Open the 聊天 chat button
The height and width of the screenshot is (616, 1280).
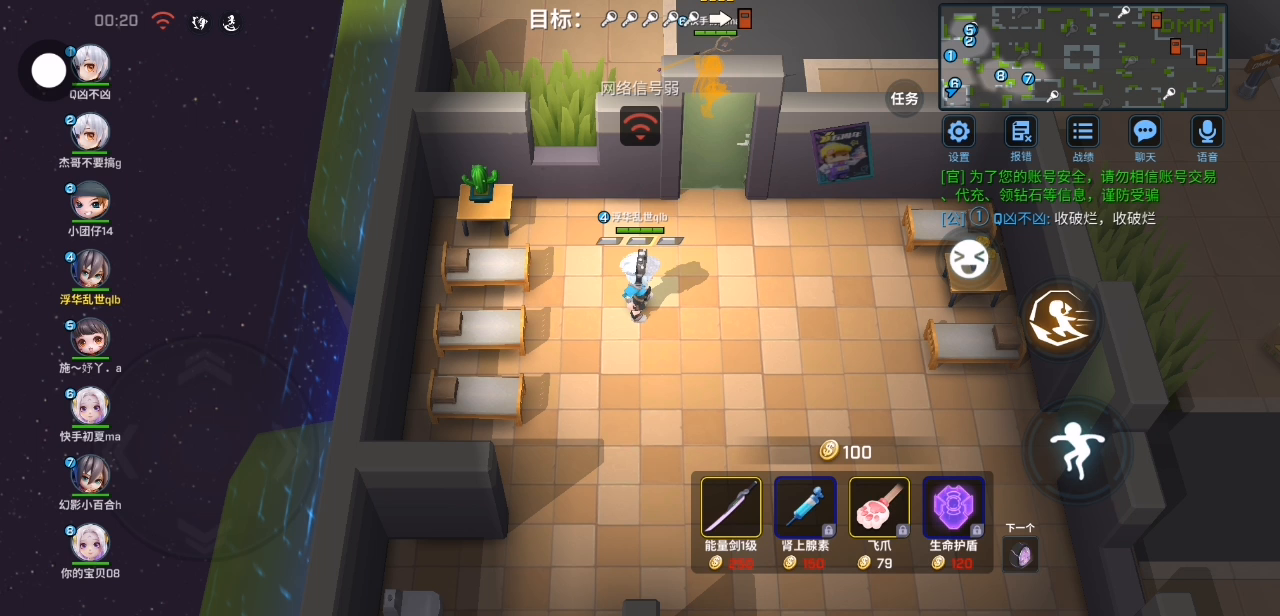click(1145, 131)
